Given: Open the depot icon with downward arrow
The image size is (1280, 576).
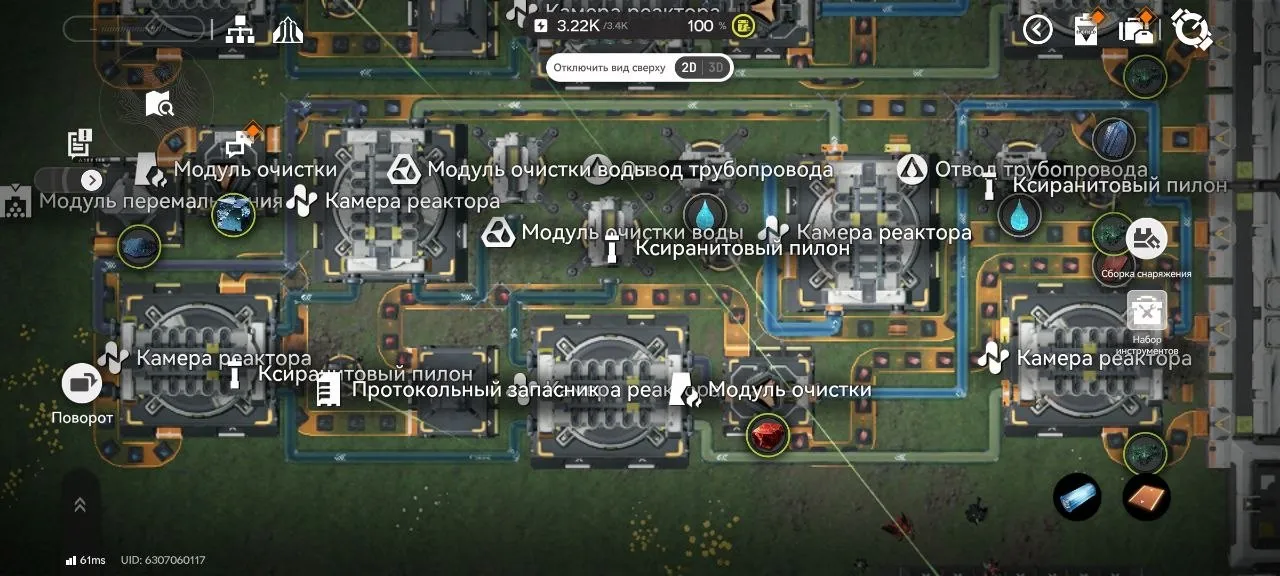Looking at the screenshot, I should coord(1087,29).
